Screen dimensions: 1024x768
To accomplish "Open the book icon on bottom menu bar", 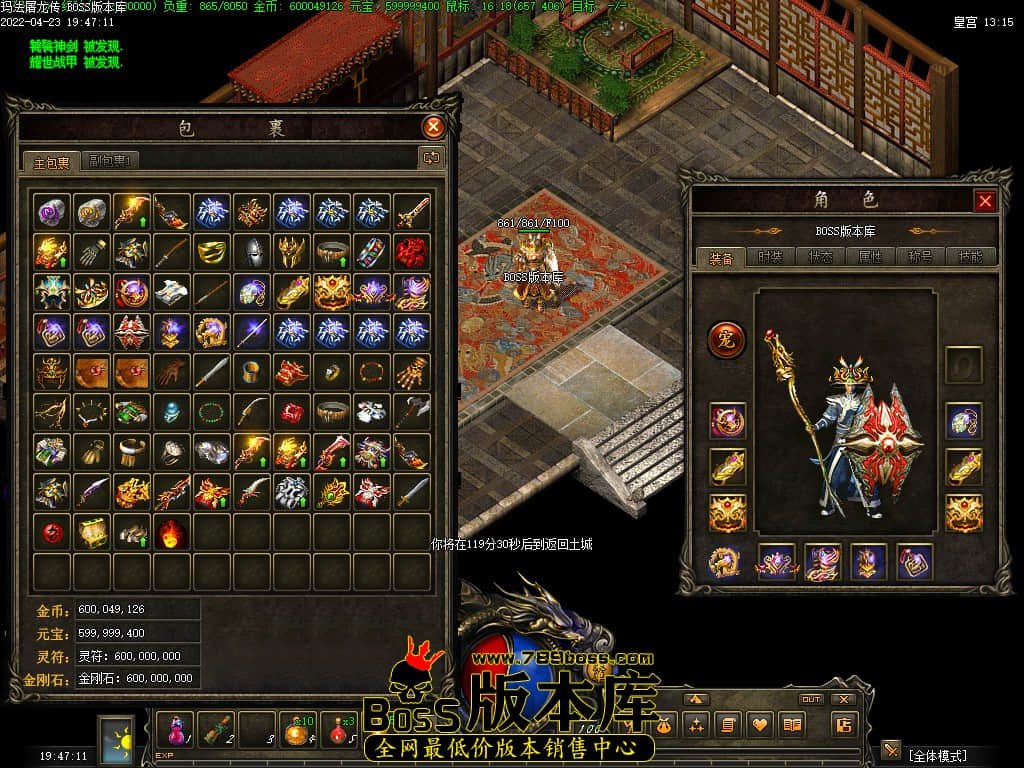I will click(793, 724).
